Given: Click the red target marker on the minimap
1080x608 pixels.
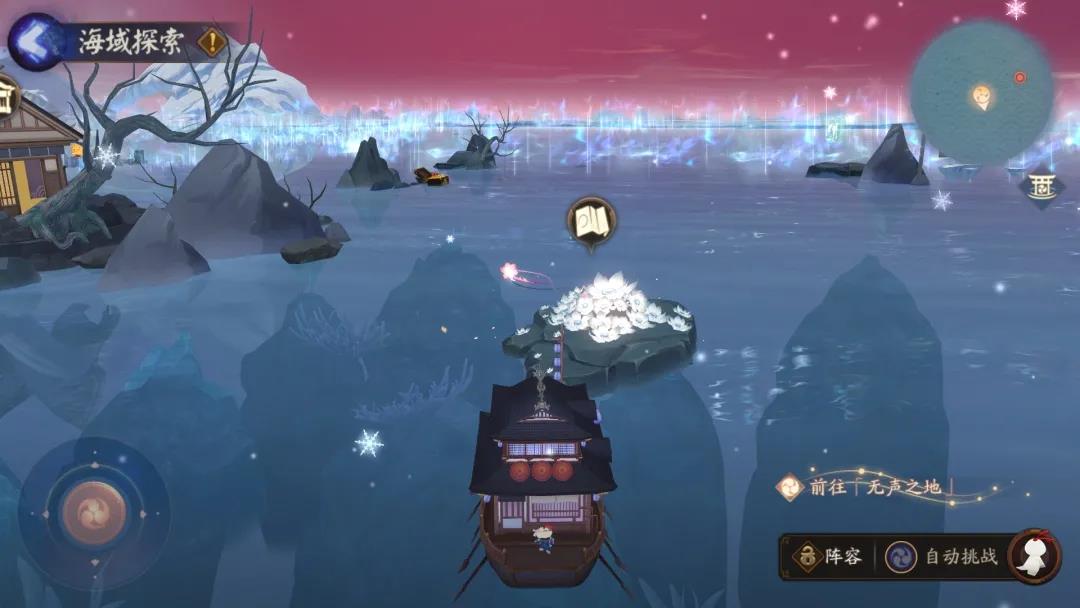Looking at the screenshot, I should tap(1020, 77).
